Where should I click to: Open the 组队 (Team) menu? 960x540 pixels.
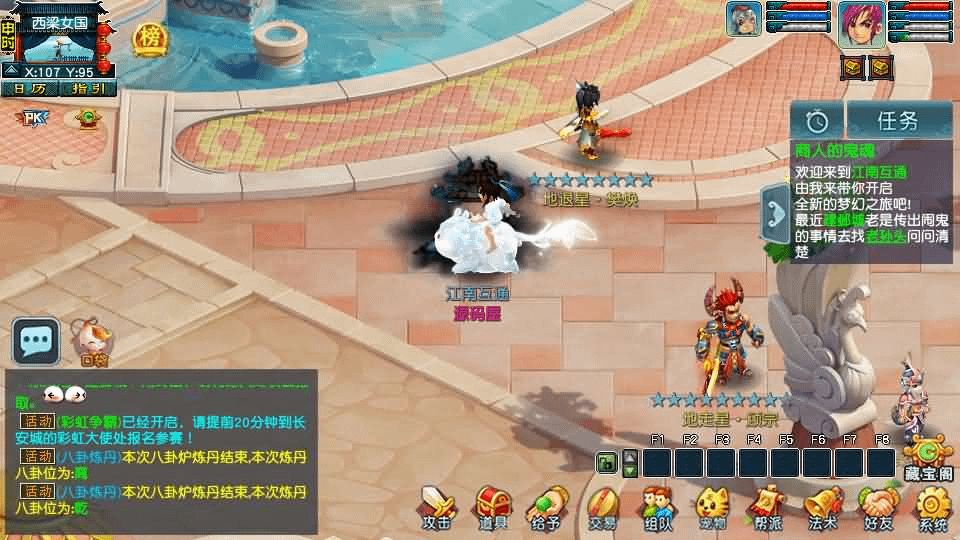(657, 508)
